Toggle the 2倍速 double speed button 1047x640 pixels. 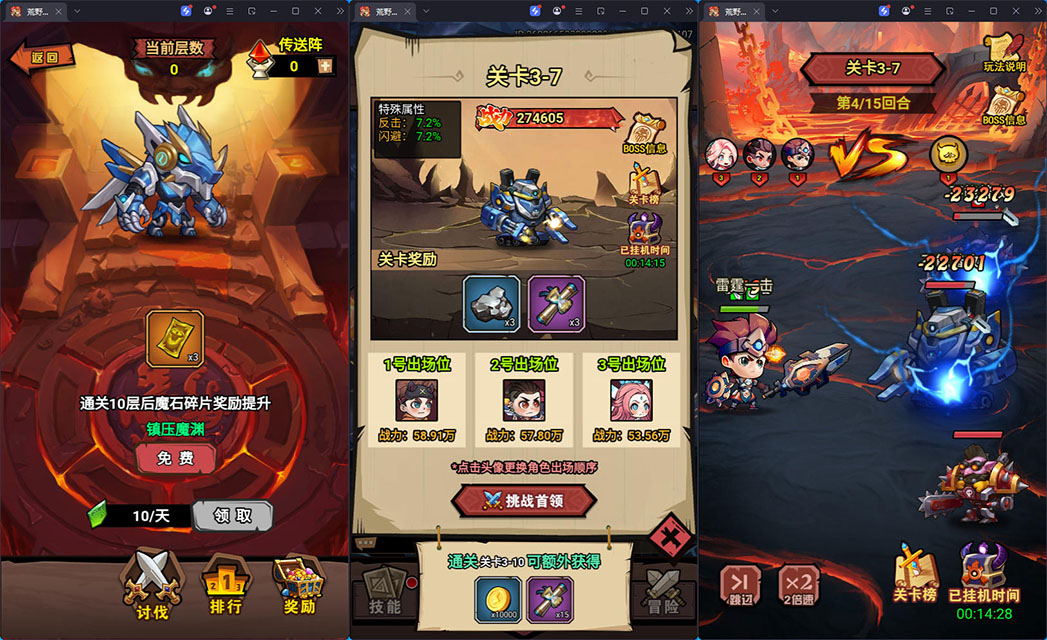tap(798, 584)
